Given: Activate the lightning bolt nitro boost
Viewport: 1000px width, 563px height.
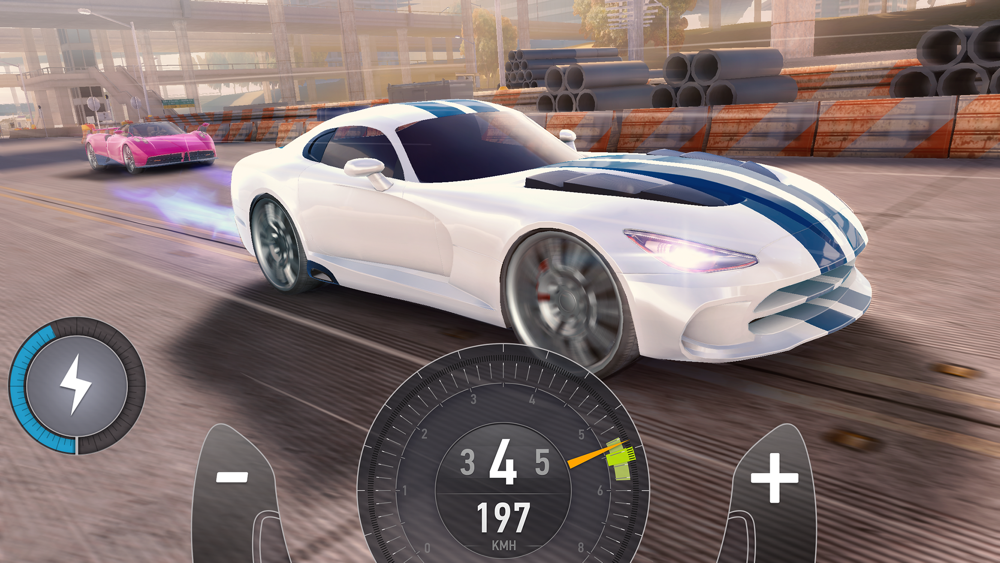Looking at the screenshot, I should pos(77,386).
